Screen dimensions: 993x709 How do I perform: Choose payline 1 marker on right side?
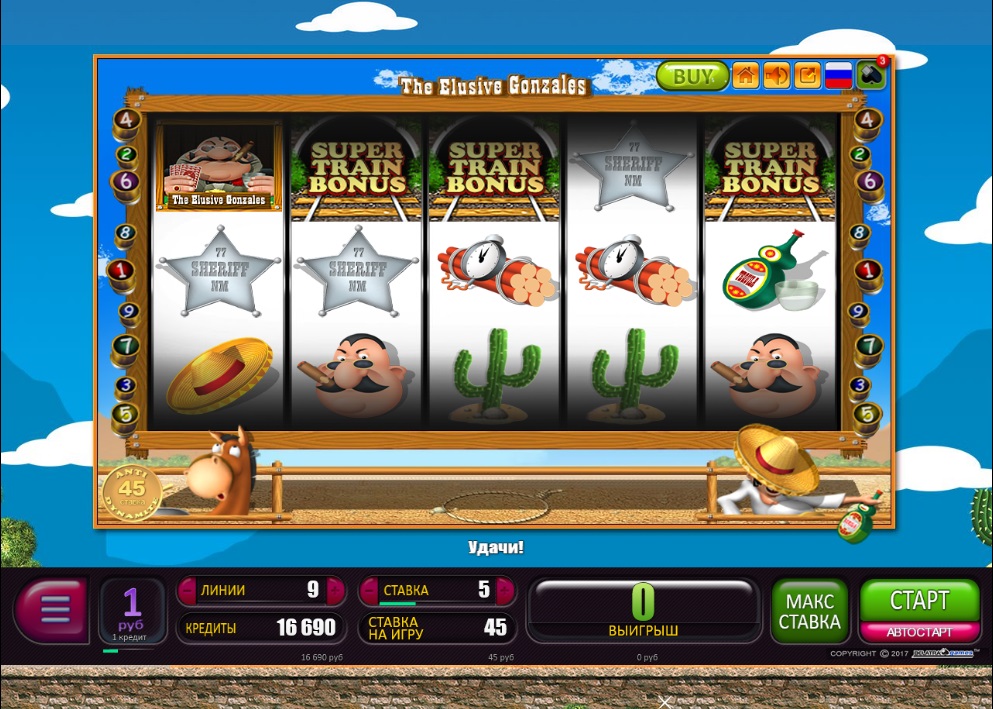point(866,270)
